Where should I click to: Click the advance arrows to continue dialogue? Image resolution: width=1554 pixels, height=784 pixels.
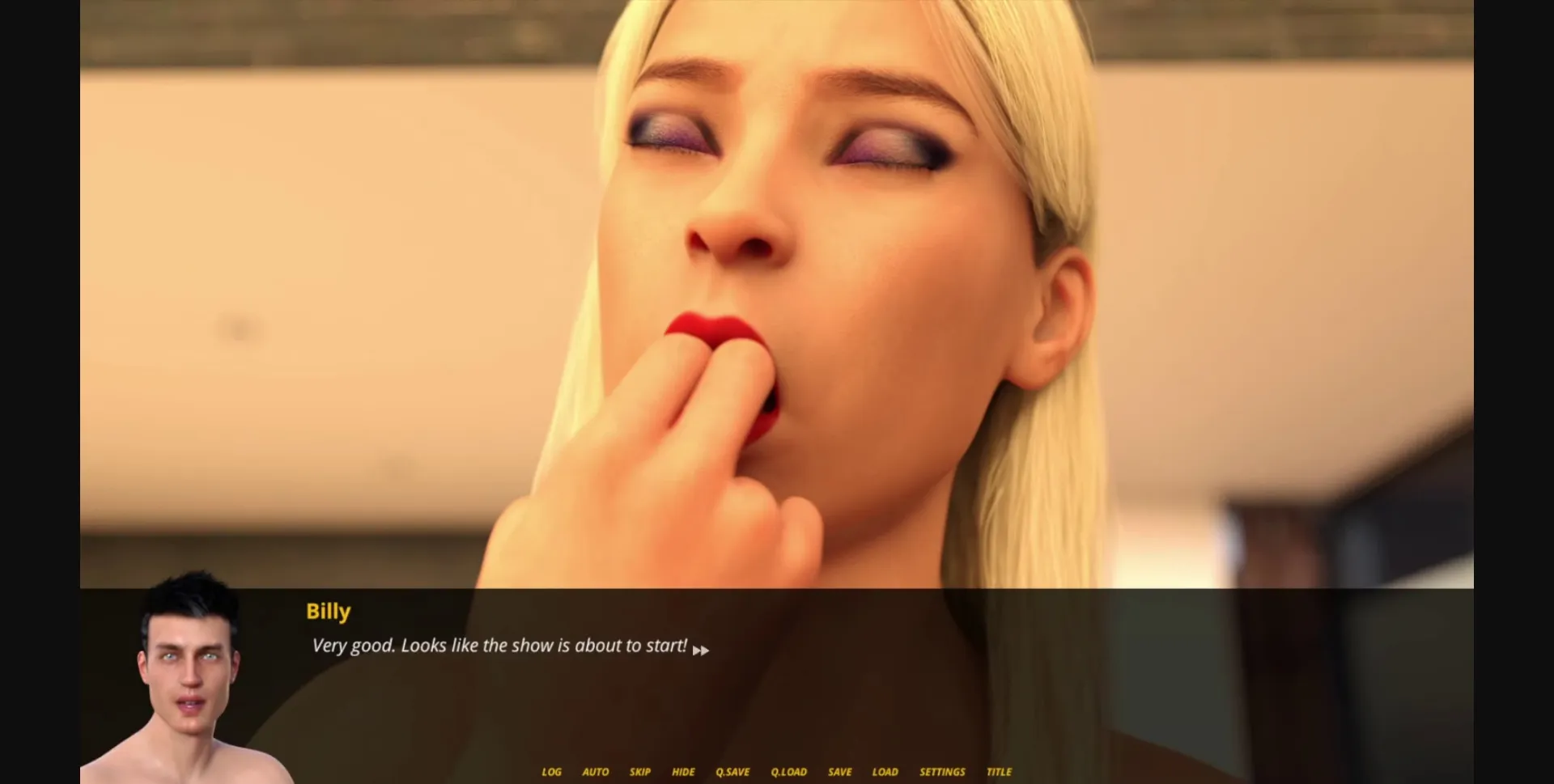click(703, 649)
